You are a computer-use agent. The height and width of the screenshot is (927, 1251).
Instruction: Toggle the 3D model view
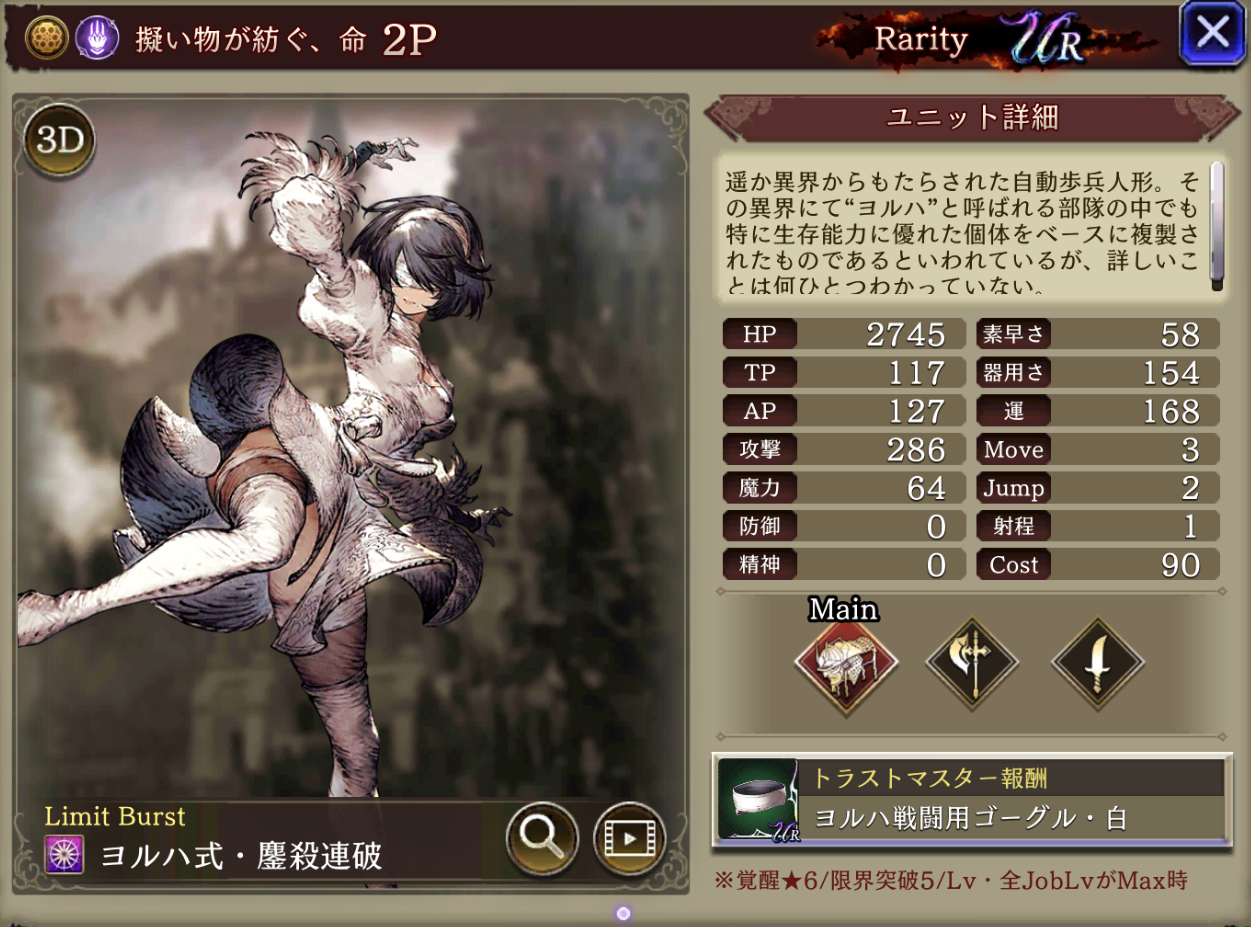59,142
